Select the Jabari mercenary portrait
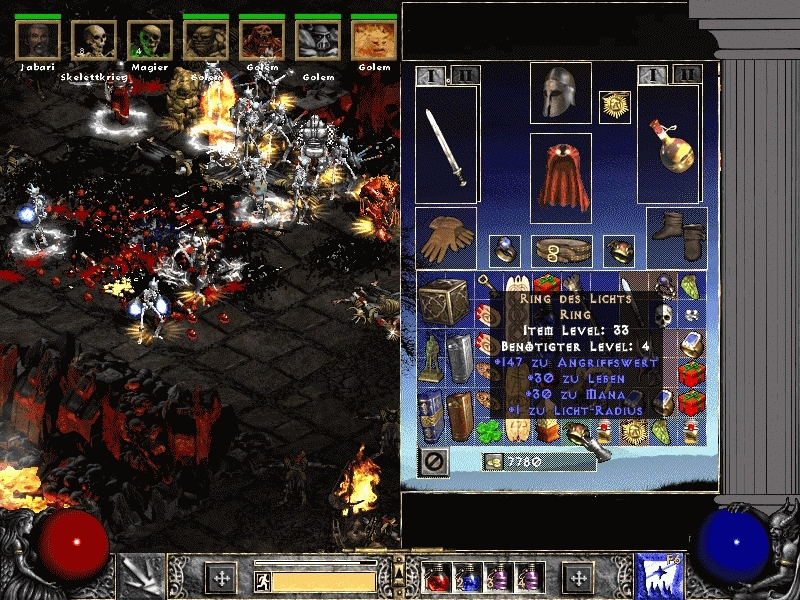Screen dimensions: 800x600 tap(38, 38)
